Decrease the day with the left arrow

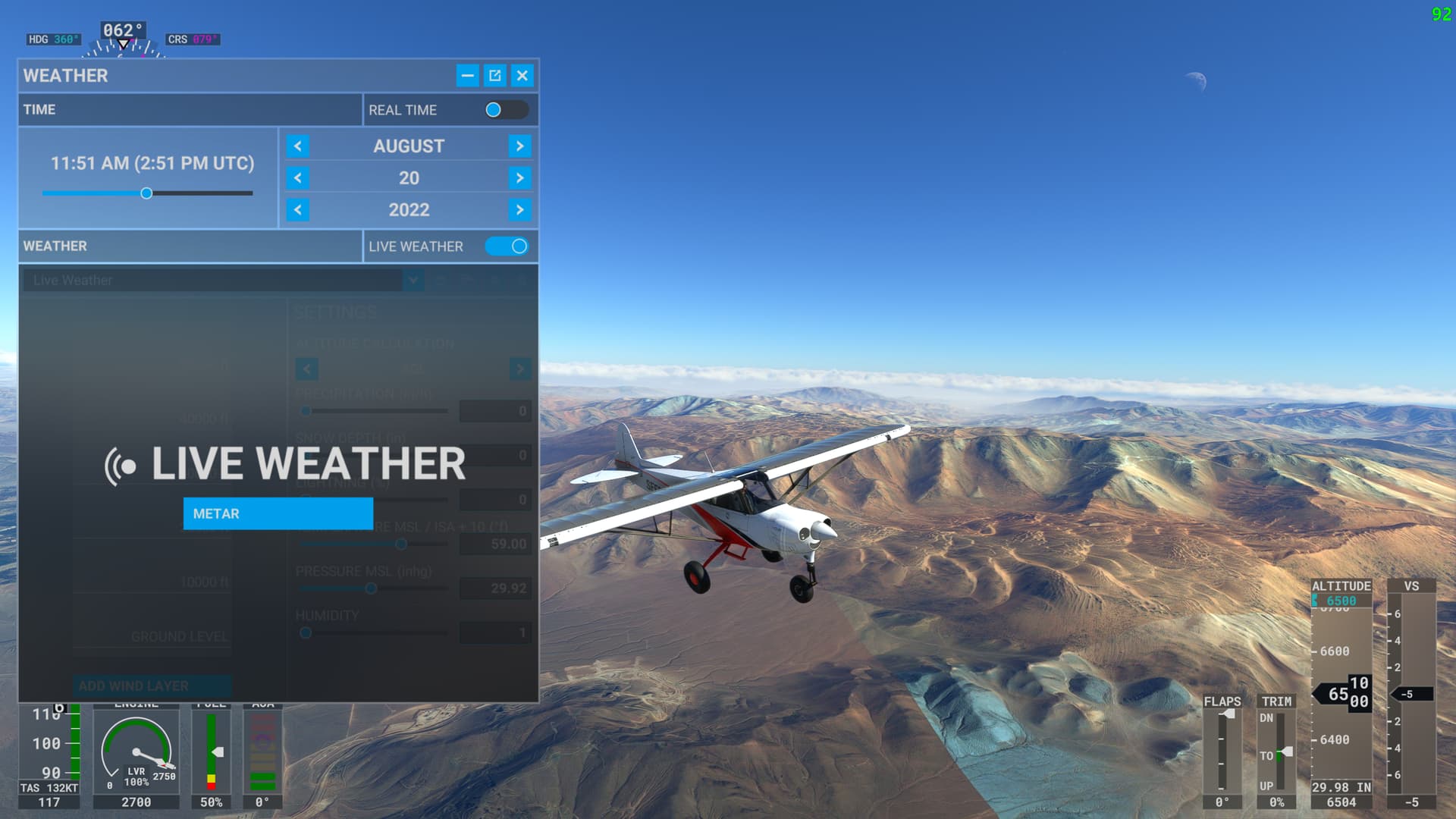[x=297, y=177]
